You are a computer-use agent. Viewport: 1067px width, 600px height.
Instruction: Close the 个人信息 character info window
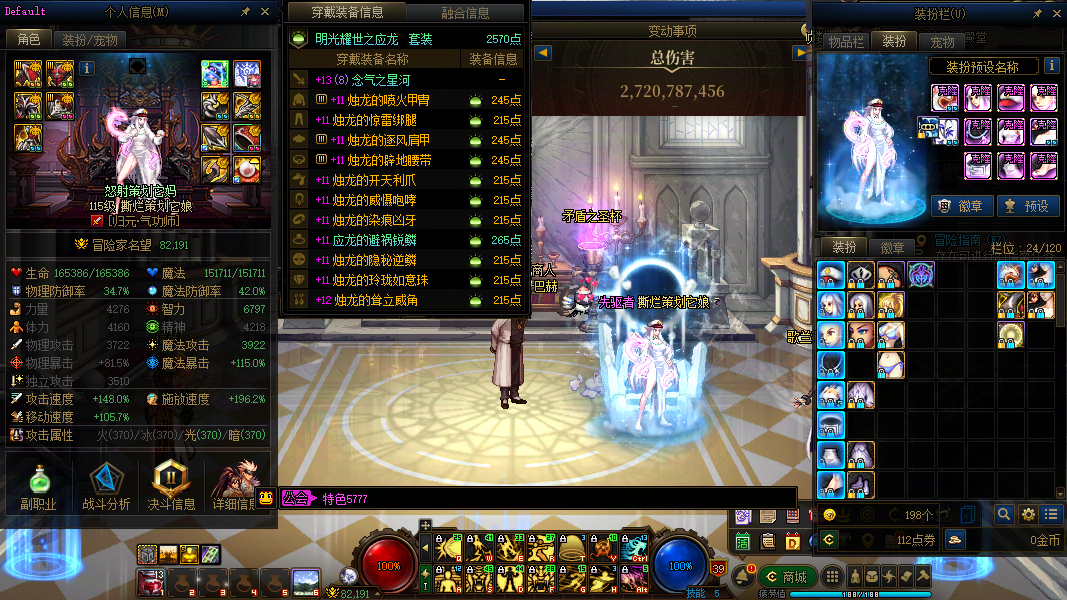coord(265,12)
